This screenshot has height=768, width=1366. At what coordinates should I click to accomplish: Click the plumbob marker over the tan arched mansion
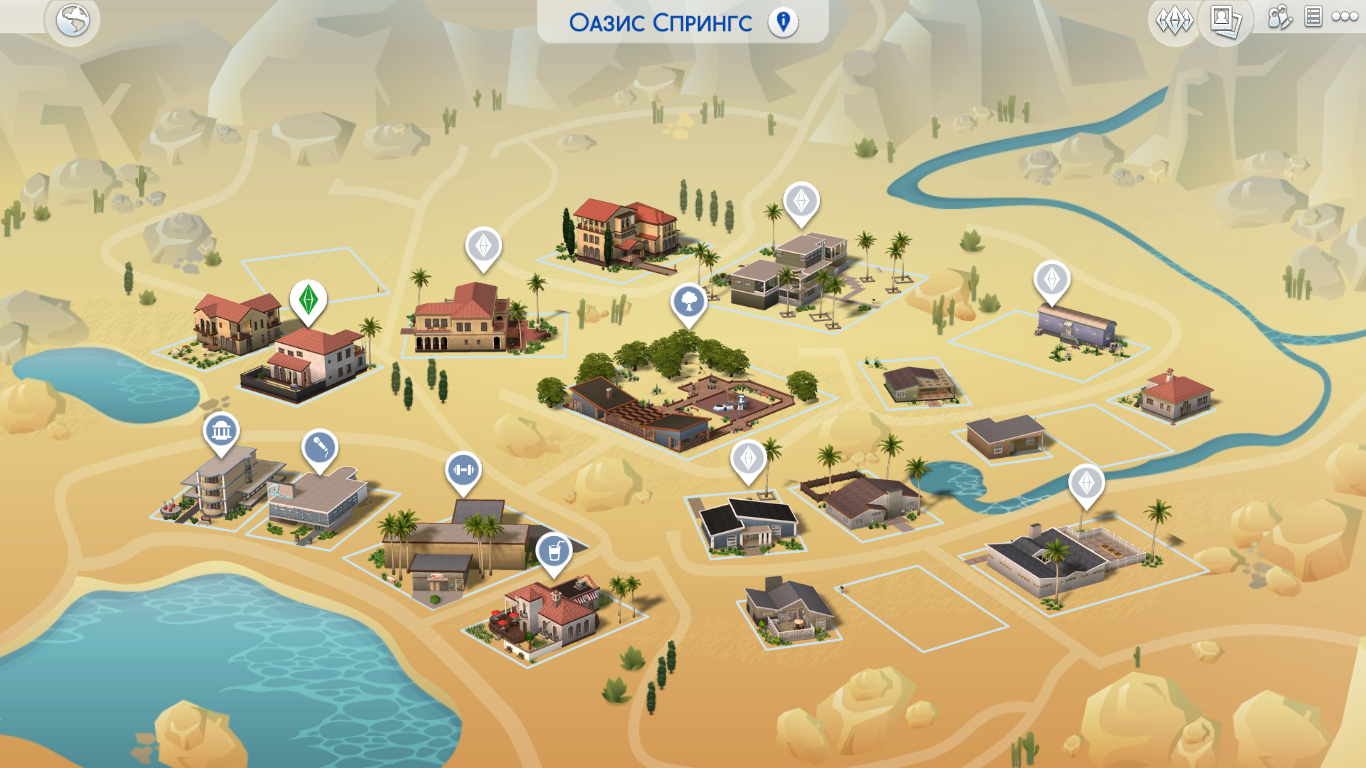(x=484, y=246)
